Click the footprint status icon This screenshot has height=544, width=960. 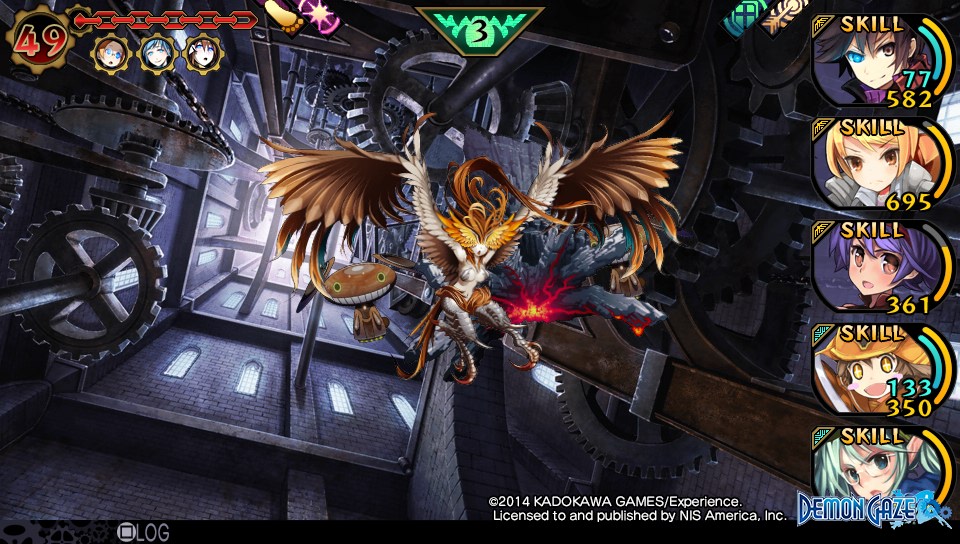(284, 17)
